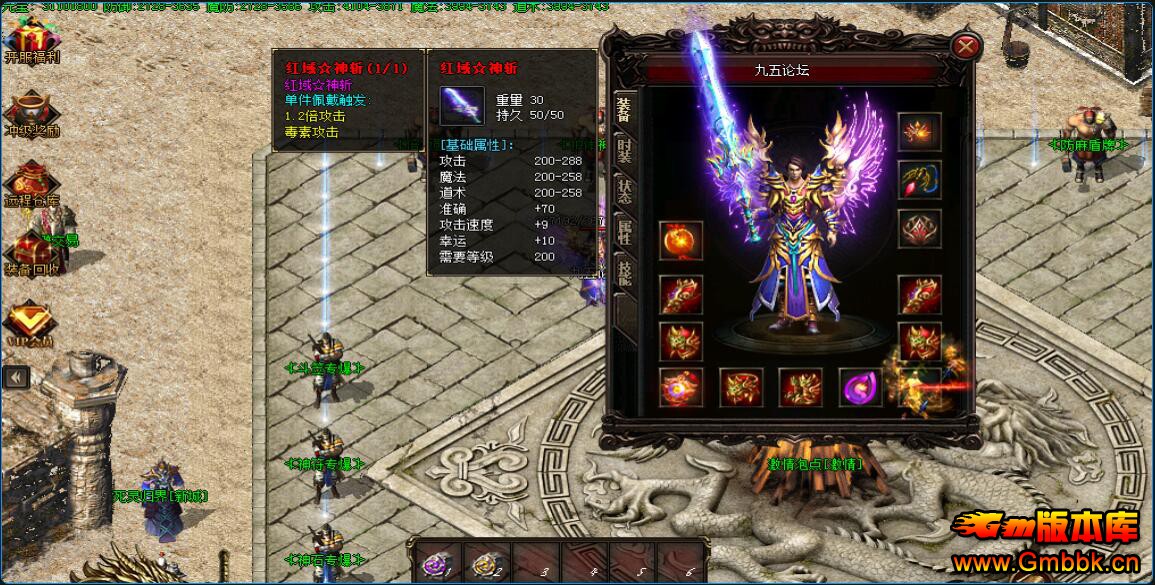Collapse the left icon menu arrow
Image resolution: width=1155 pixels, height=585 pixels.
point(15,376)
